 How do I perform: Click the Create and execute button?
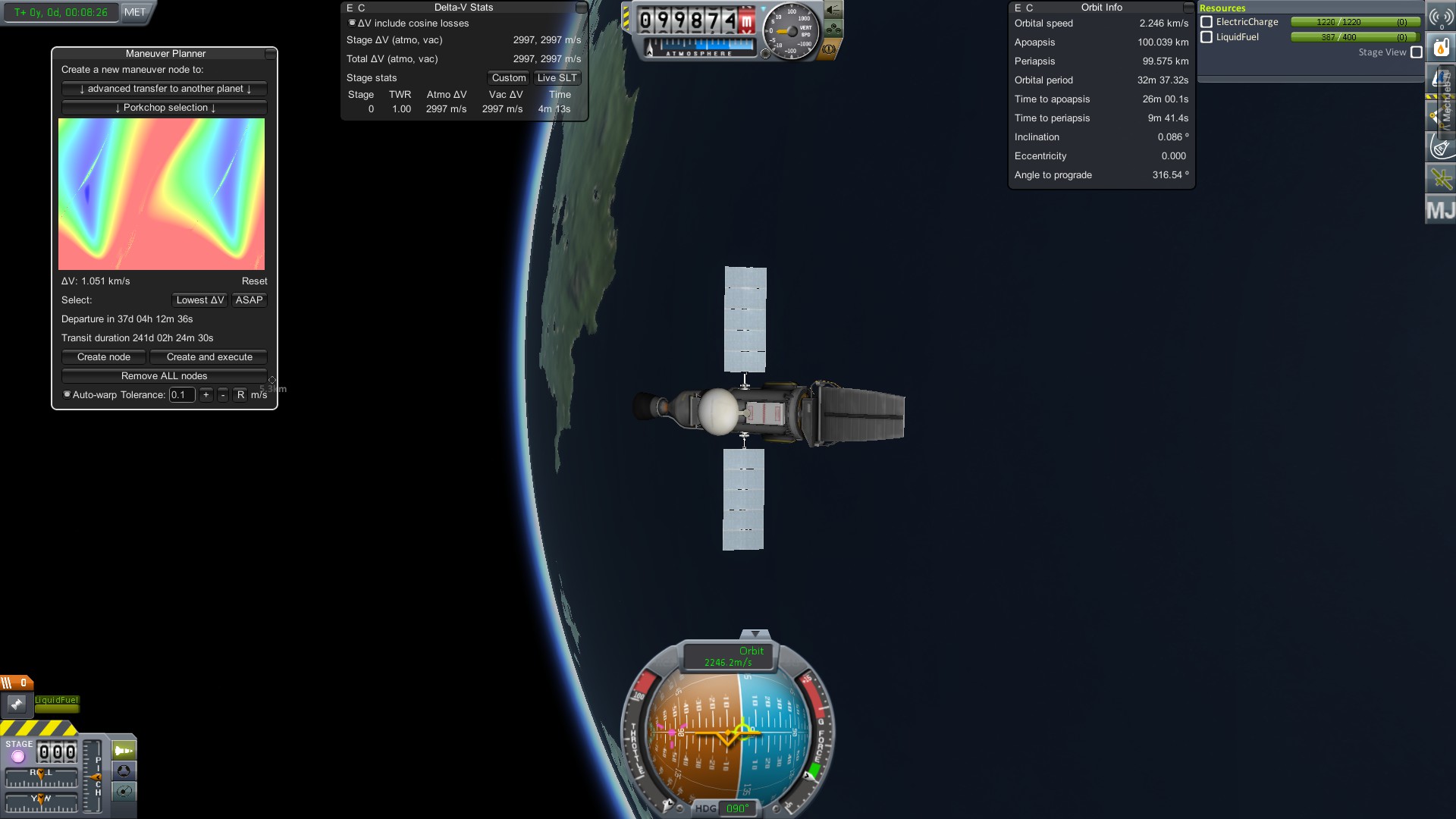coord(209,357)
